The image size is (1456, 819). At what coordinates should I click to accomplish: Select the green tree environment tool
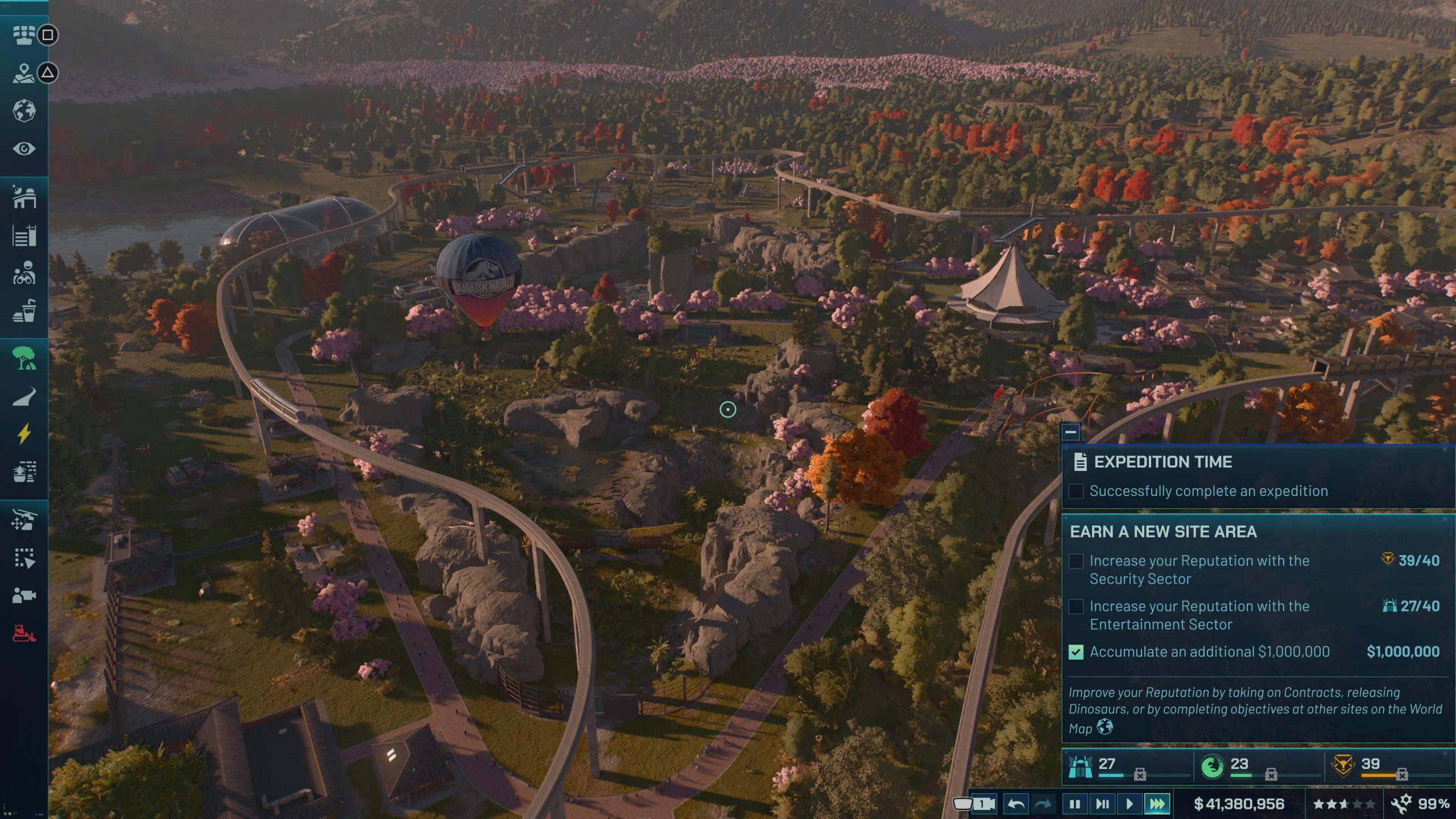point(24,358)
